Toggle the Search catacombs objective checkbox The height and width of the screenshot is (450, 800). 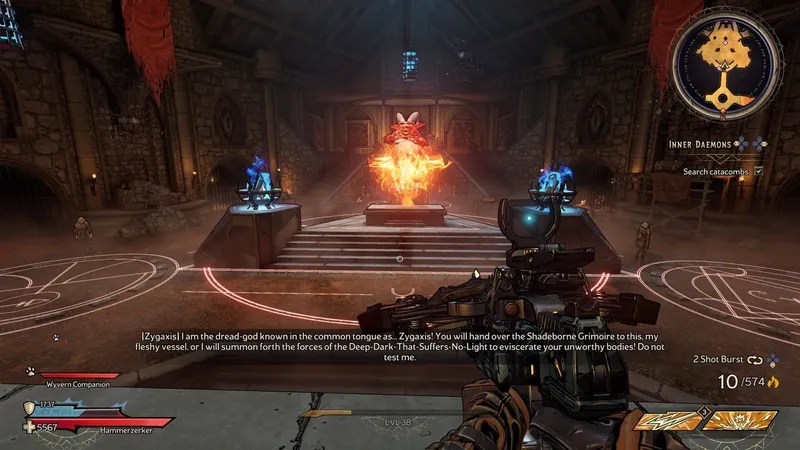[x=759, y=171]
